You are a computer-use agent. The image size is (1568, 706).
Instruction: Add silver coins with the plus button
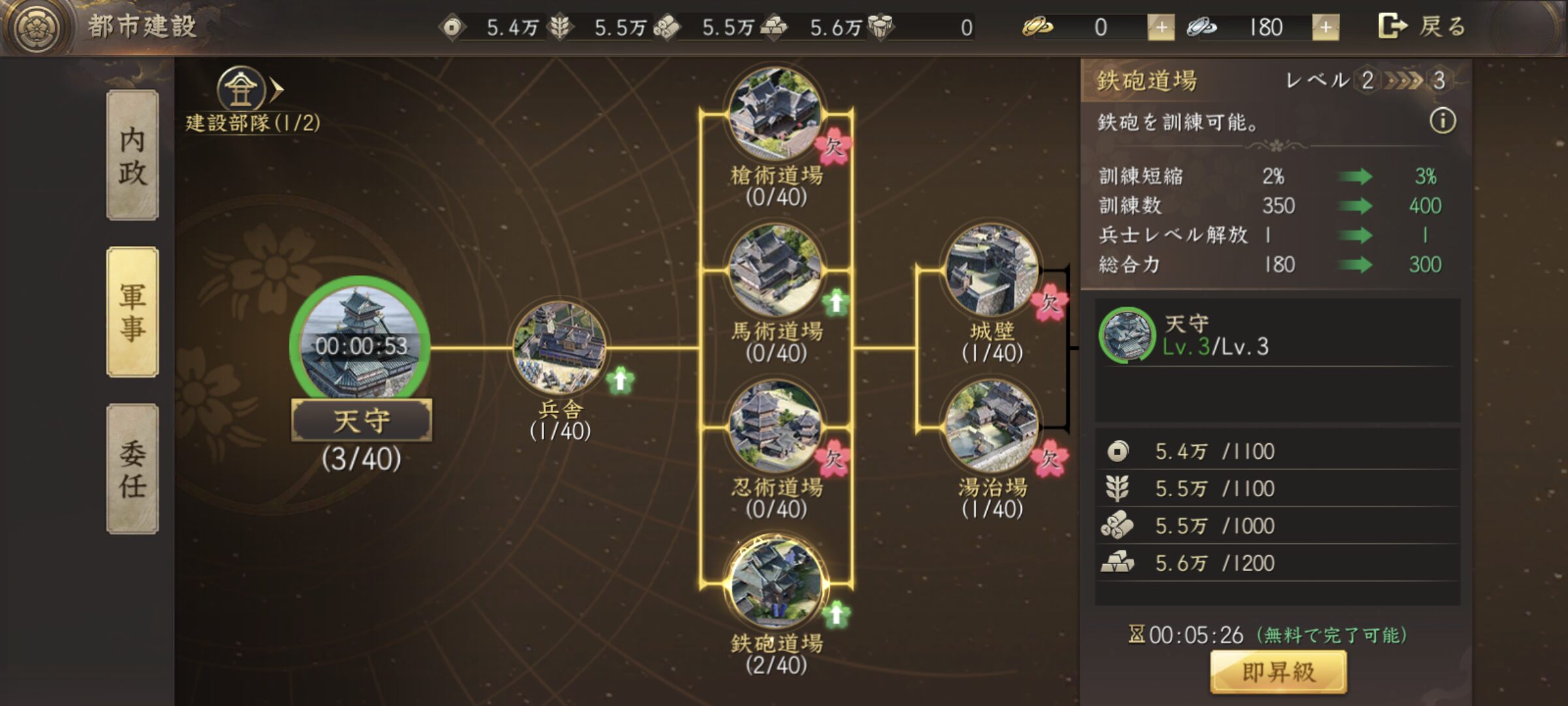[1325, 27]
